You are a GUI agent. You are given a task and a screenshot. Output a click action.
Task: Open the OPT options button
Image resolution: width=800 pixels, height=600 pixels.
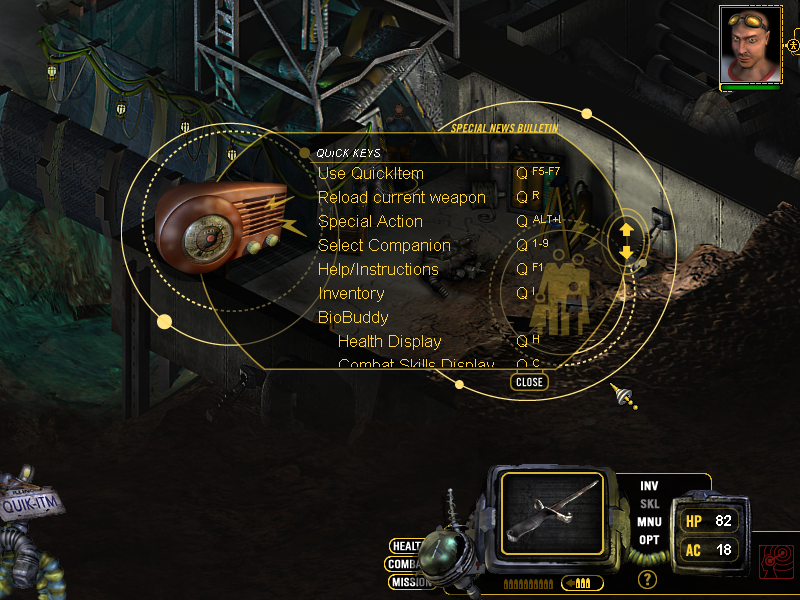[x=650, y=540]
